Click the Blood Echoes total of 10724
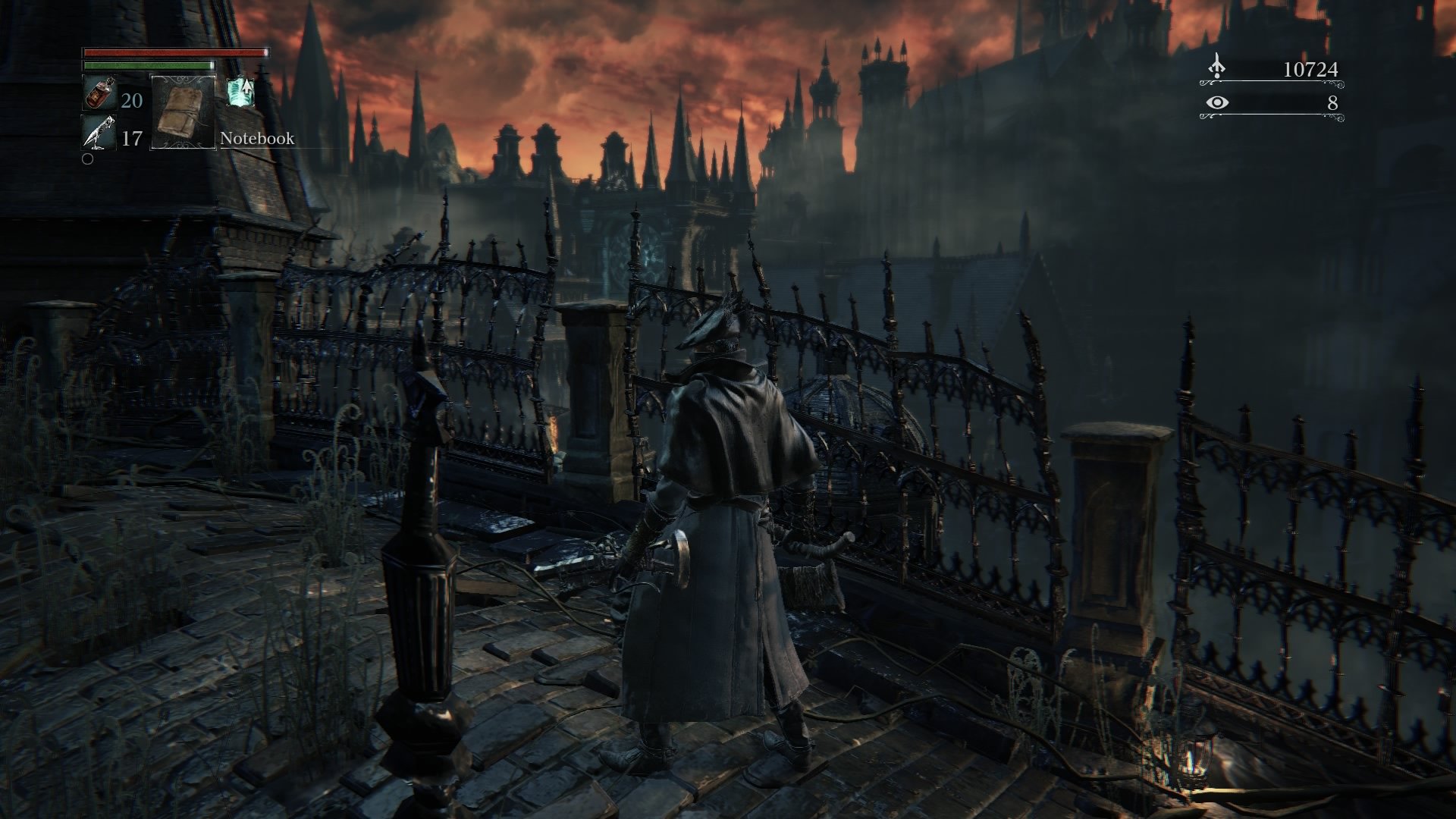Viewport: 1456px width, 819px height. point(1311,69)
